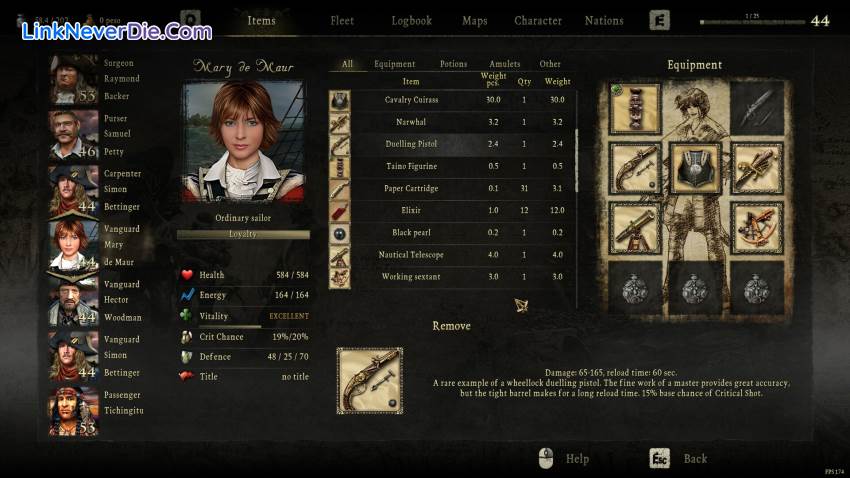This screenshot has height=478, width=850.
Task: Click the equipped cuirass slot
Action: point(695,167)
